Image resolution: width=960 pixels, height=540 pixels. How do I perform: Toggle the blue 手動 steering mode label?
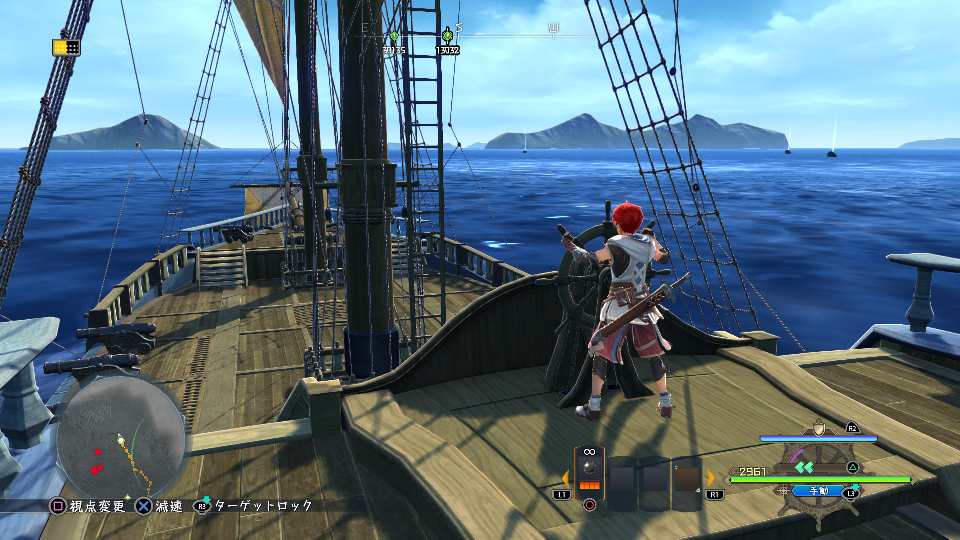pos(817,491)
